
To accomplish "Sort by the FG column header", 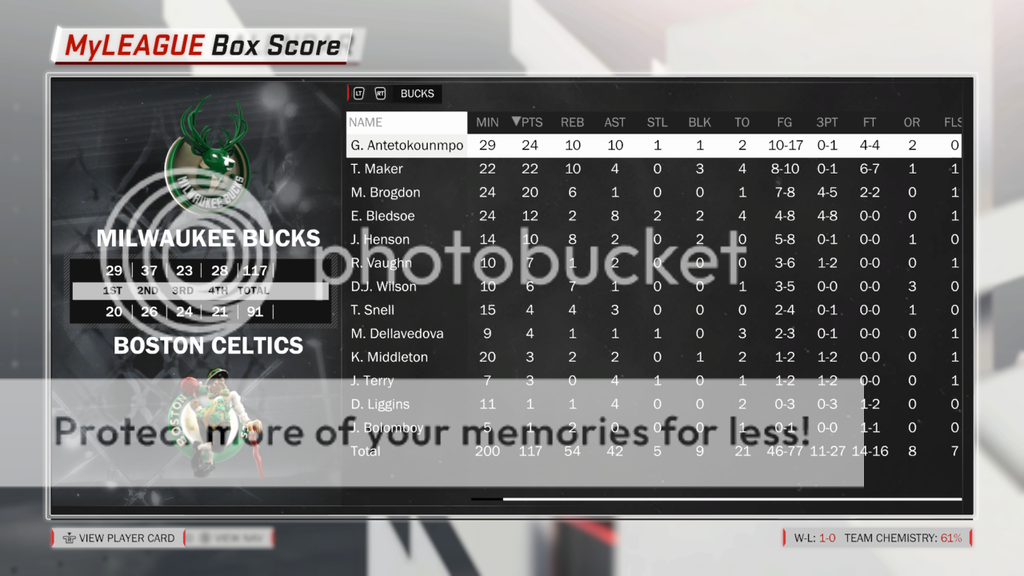I will [x=784, y=122].
